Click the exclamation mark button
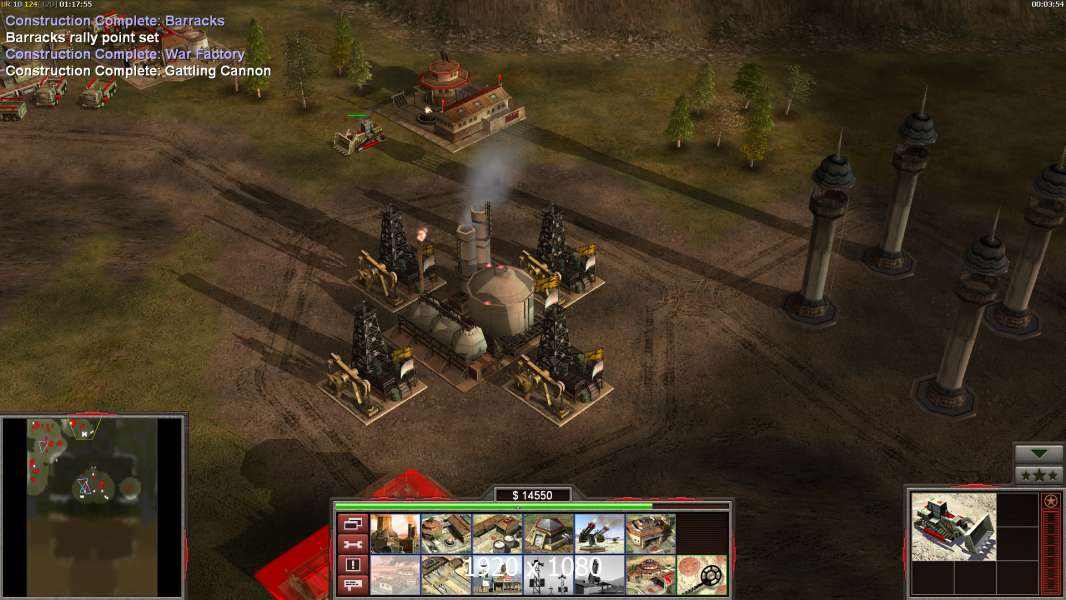Viewport: 1066px width, 600px height. coord(351,565)
